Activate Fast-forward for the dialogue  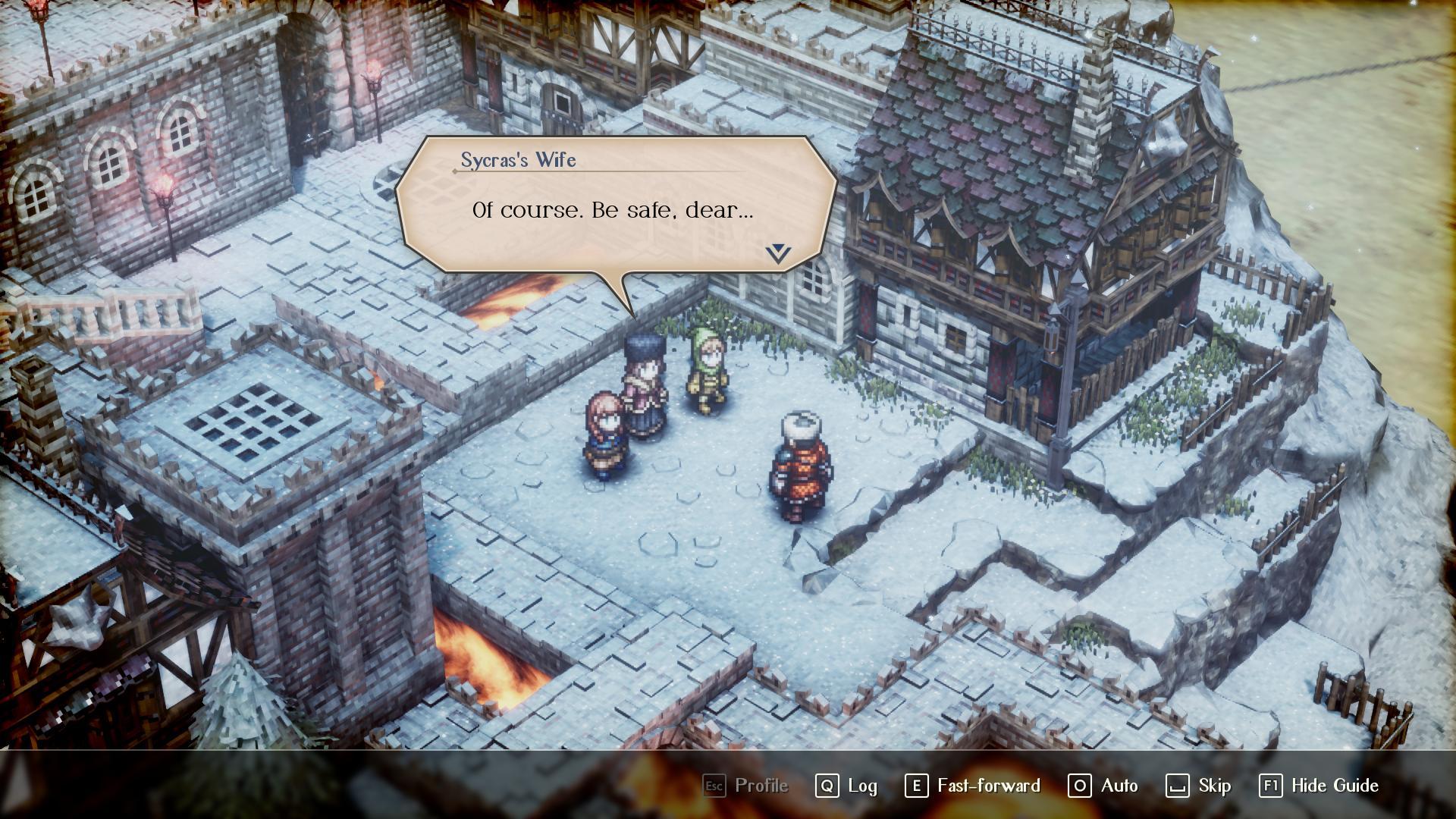pyautogui.click(x=972, y=786)
